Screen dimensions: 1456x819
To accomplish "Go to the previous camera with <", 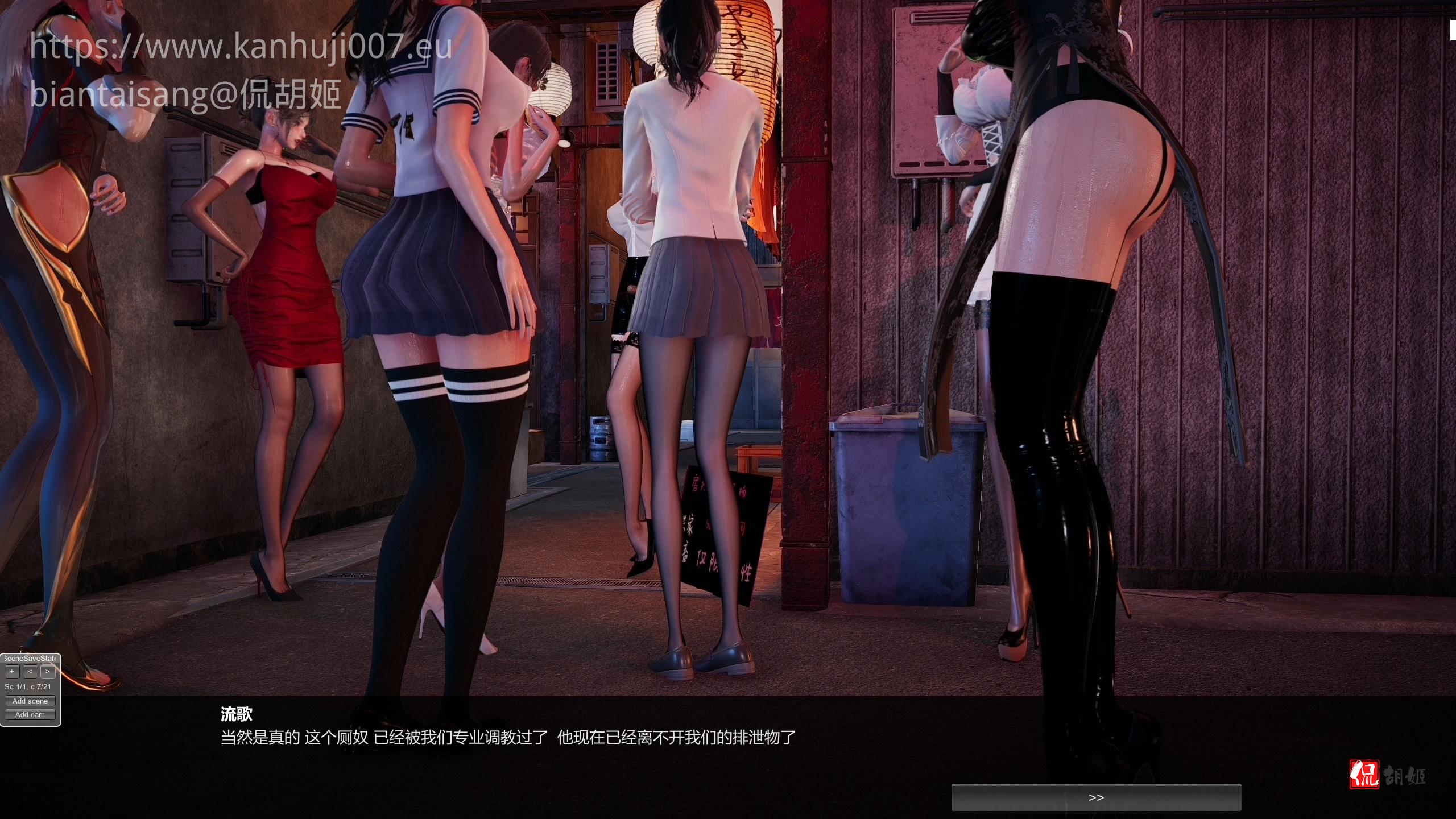I will click(30, 672).
